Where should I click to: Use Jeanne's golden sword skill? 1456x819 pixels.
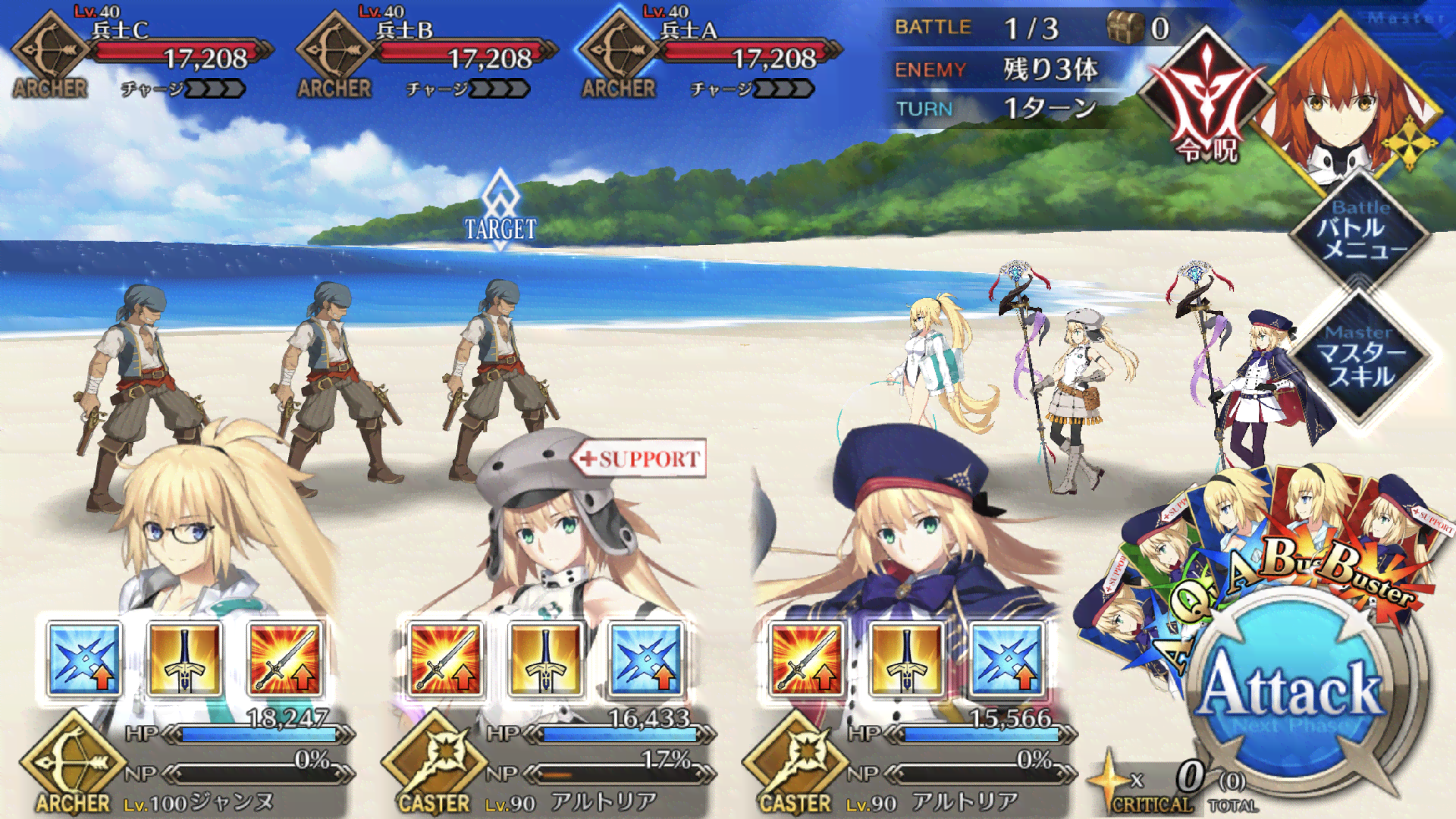184,658
